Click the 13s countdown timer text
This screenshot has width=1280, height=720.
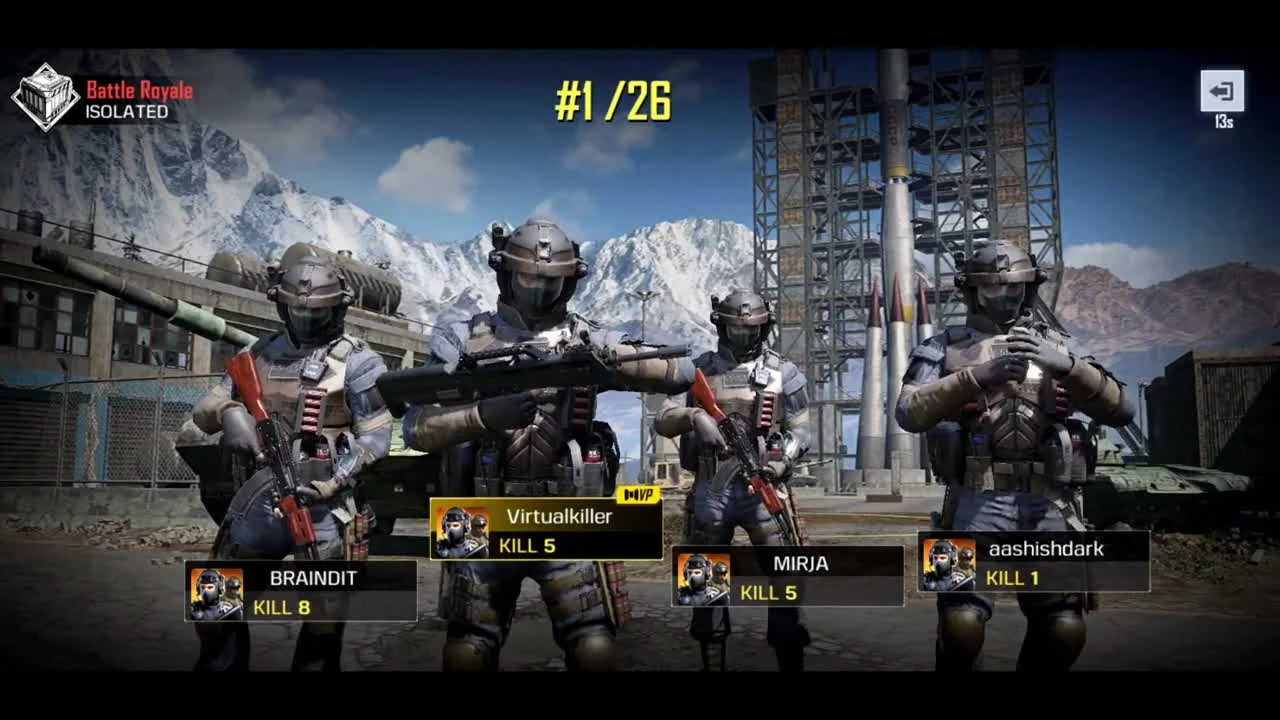click(1224, 119)
